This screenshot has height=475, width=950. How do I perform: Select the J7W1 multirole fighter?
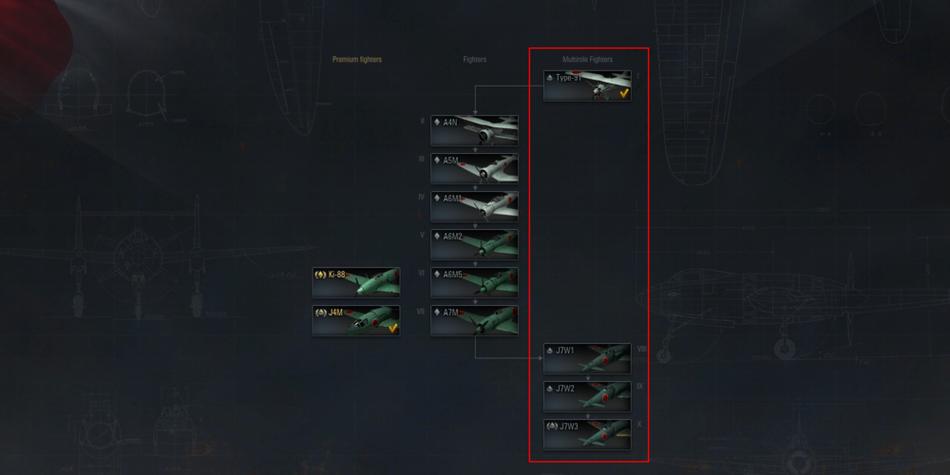(x=587, y=358)
